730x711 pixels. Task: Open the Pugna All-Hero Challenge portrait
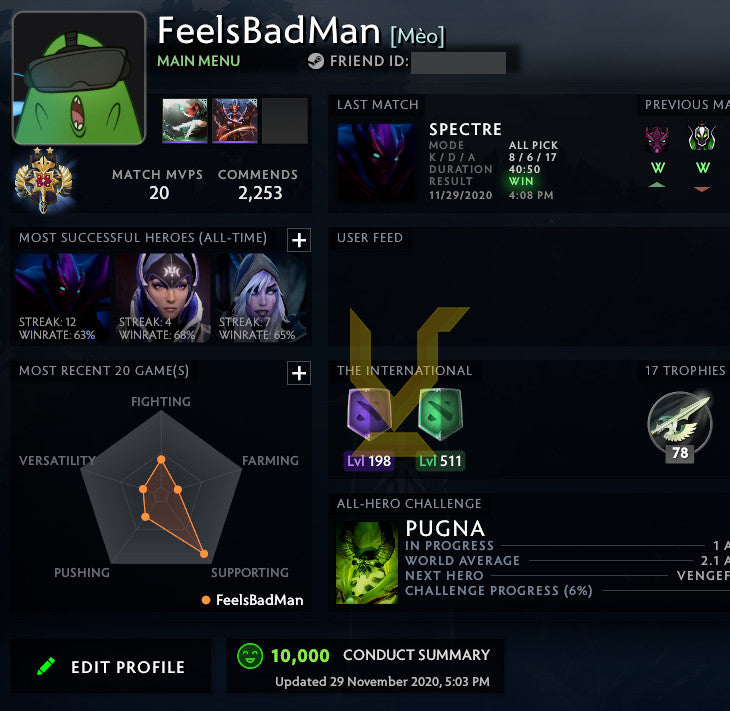[x=367, y=563]
